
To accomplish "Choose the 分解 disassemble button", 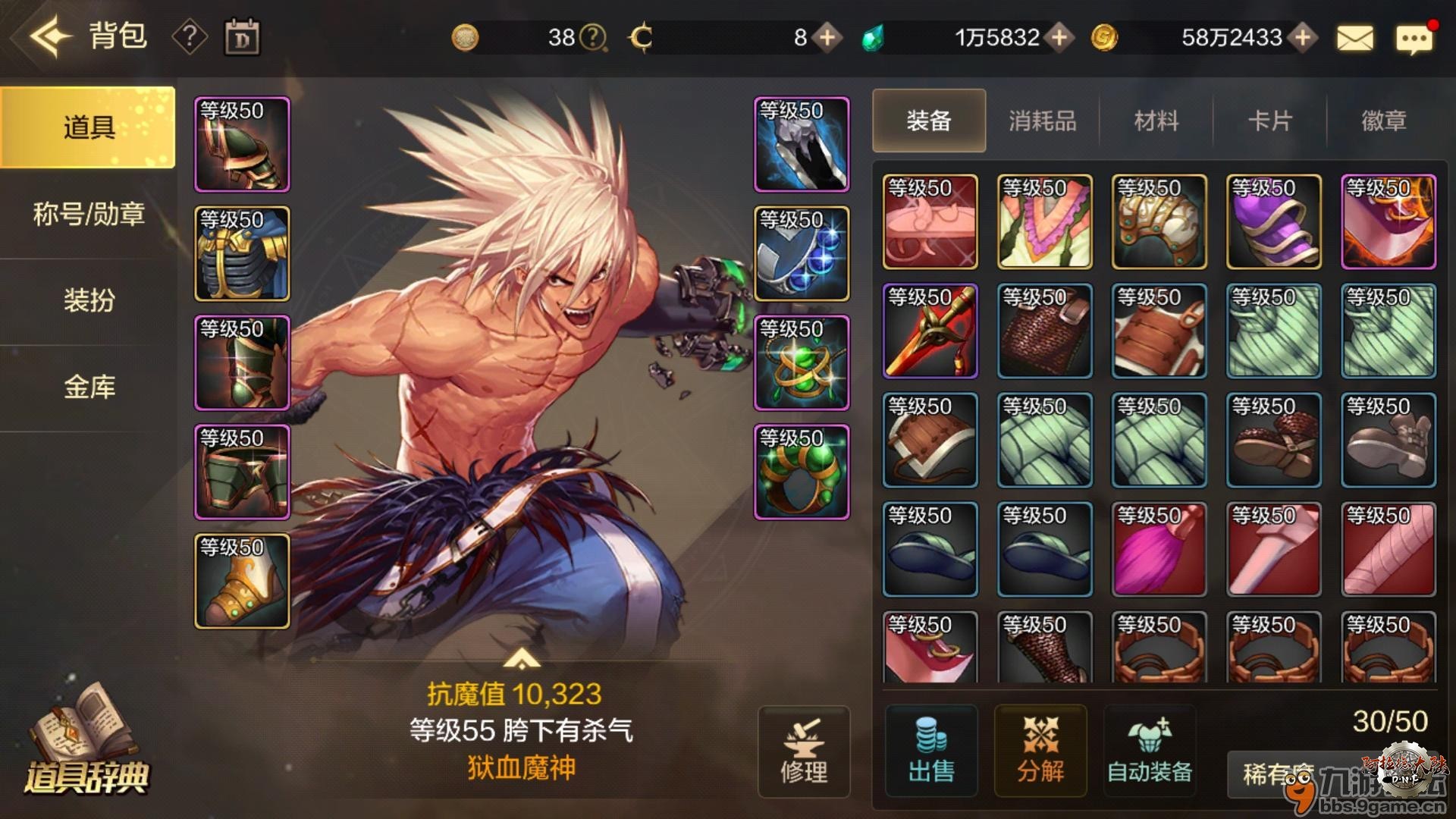I will tap(1040, 751).
